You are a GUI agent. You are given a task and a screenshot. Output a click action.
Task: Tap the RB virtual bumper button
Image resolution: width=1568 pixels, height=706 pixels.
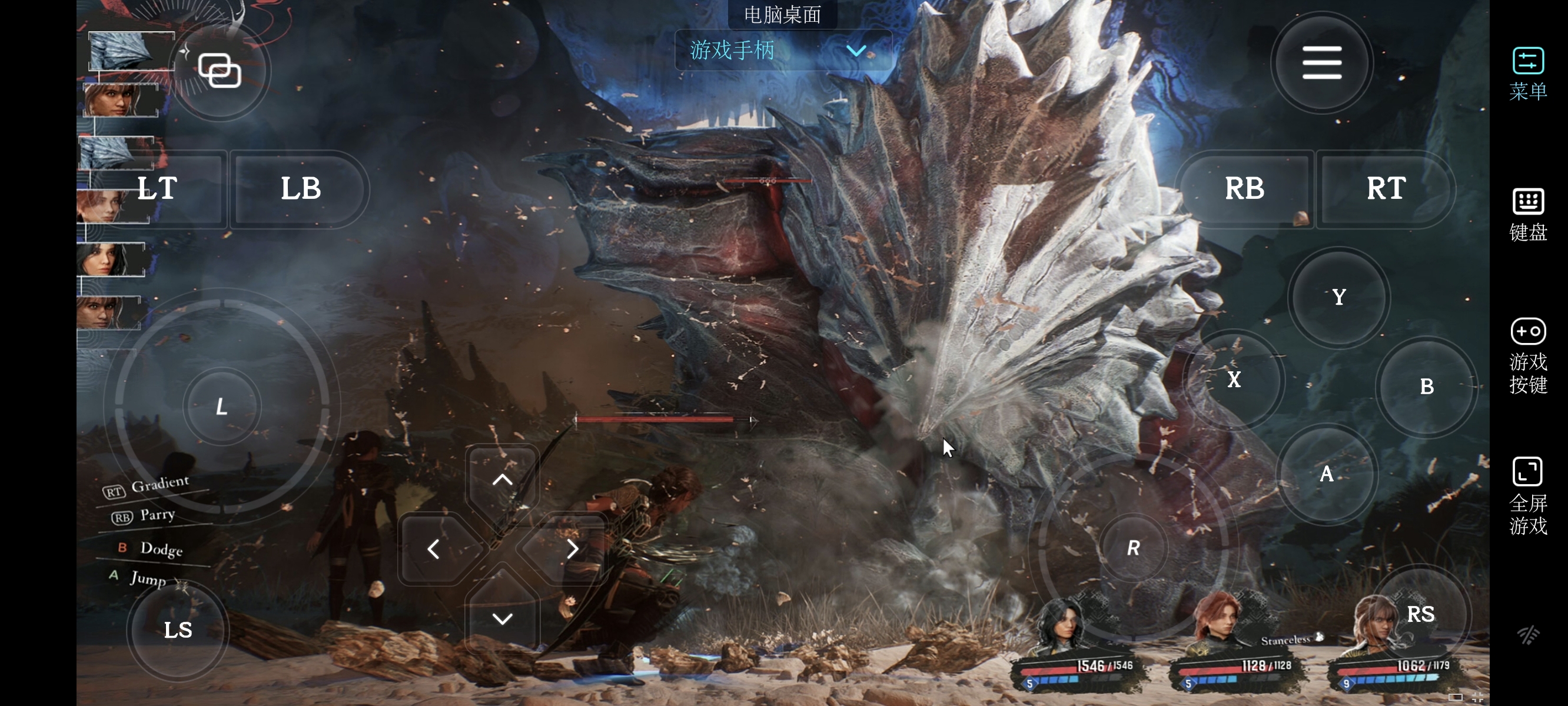point(1244,189)
